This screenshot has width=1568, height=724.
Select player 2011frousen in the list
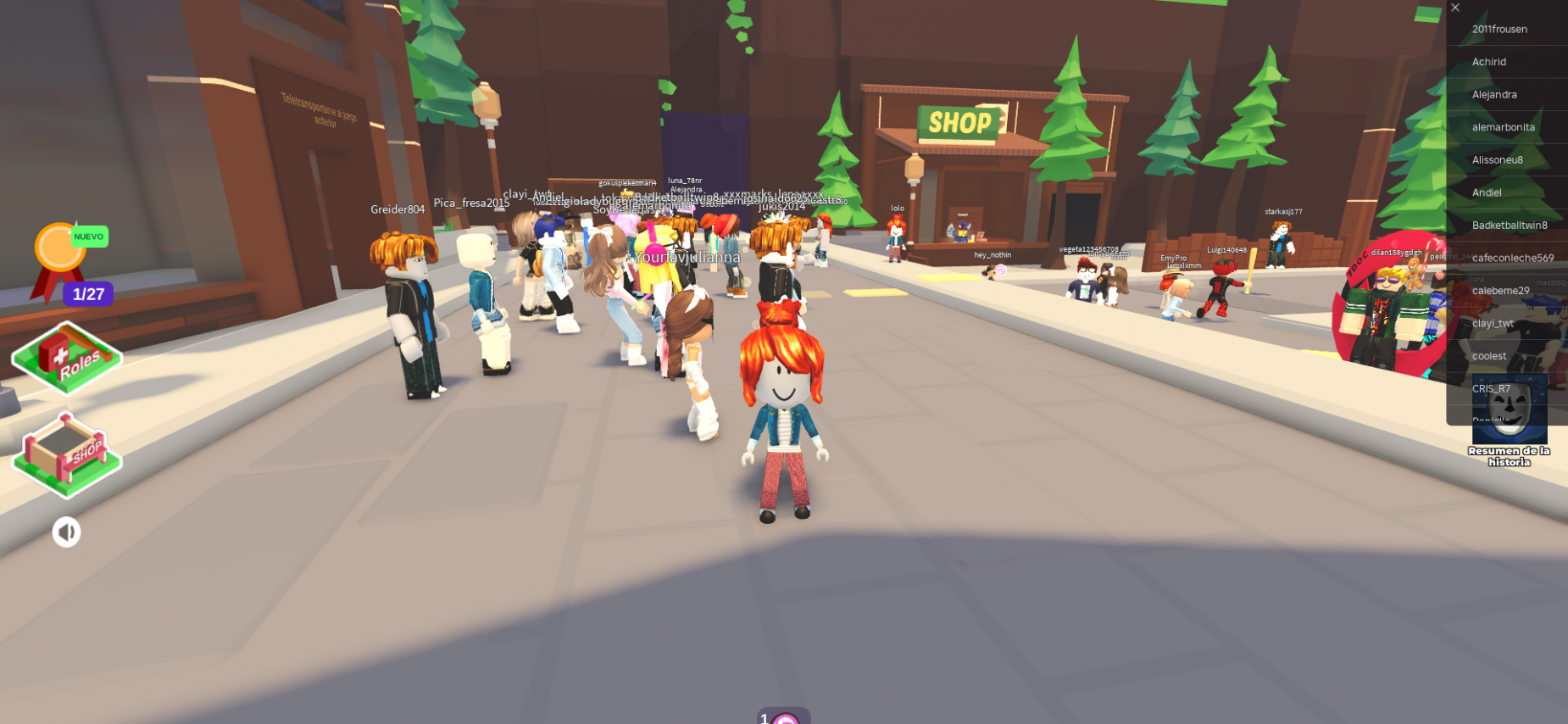pyautogui.click(x=1499, y=29)
